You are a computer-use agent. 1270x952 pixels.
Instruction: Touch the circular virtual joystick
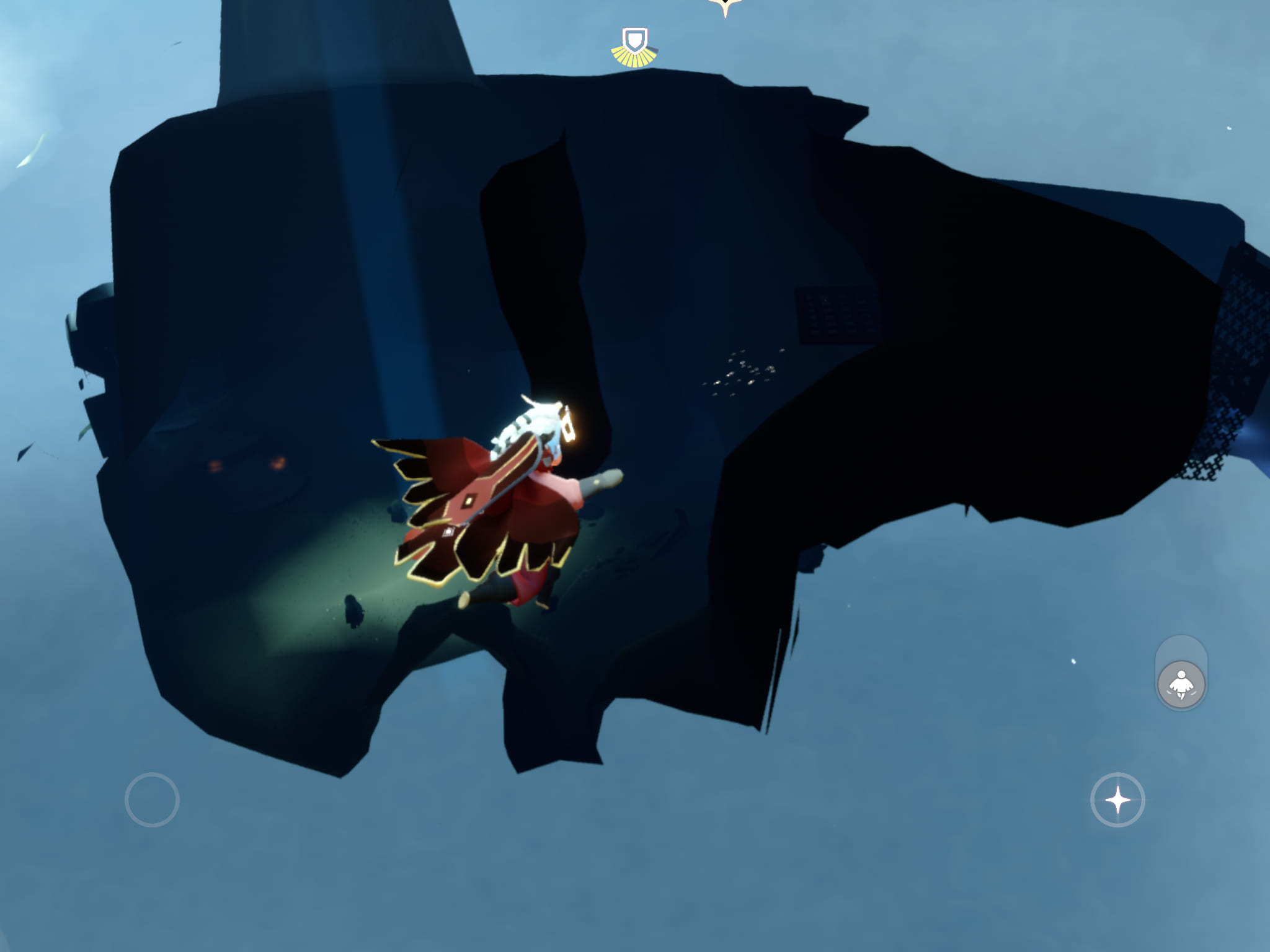tap(152, 800)
